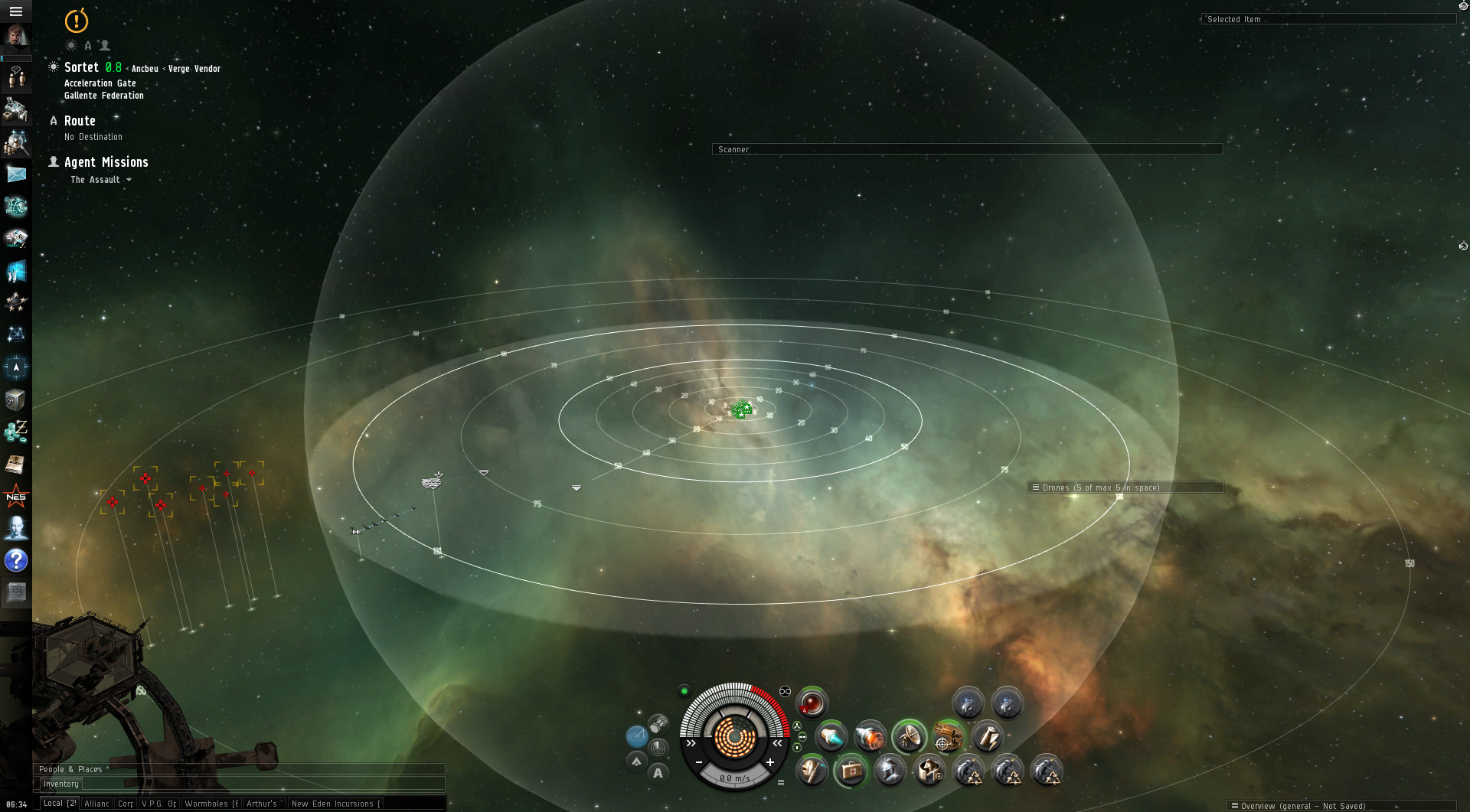Screen dimensions: 1470x812
Task: Toggle the autopilot A button
Action: (658, 773)
